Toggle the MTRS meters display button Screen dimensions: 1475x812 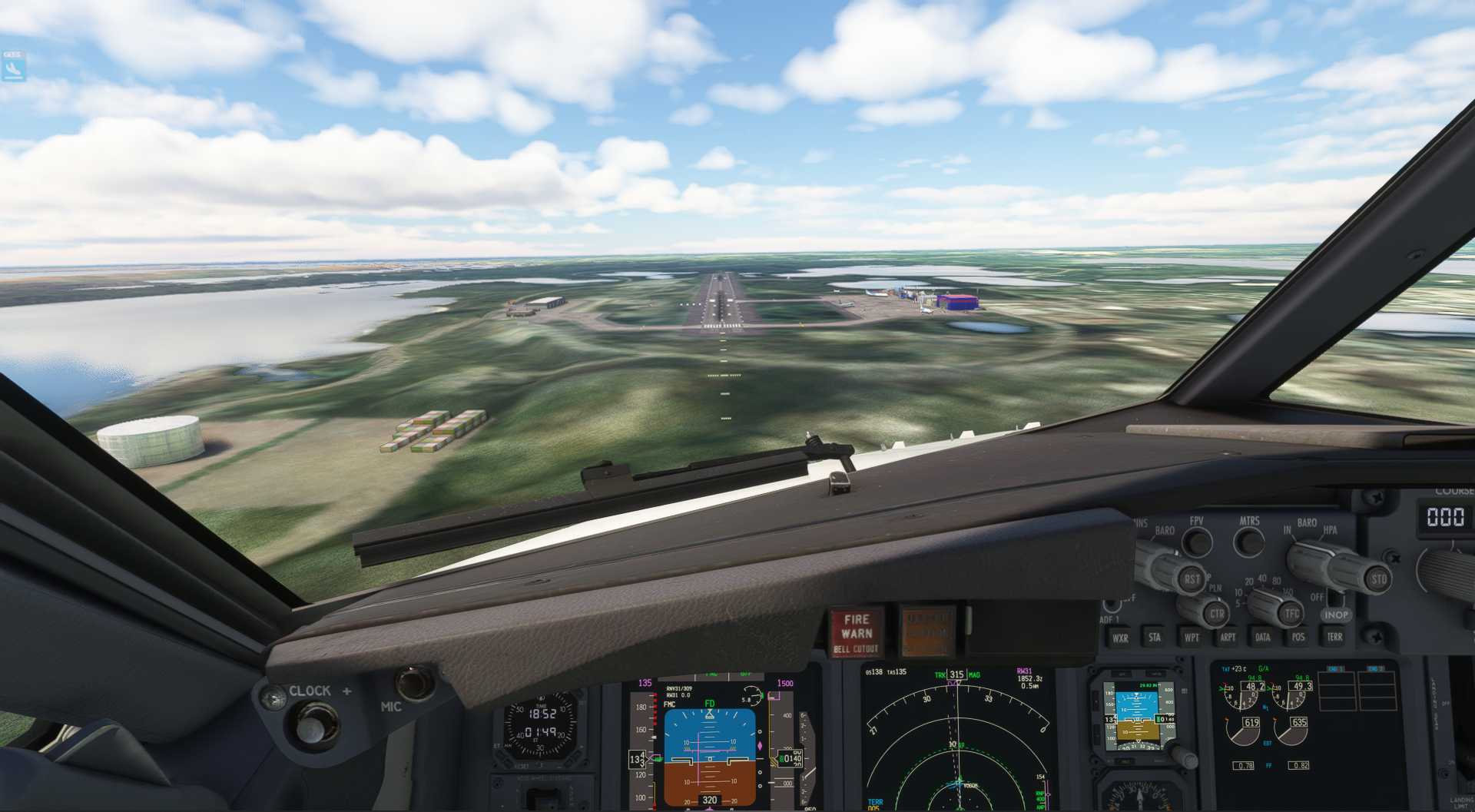pyautogui.click(x=1249, y=543)
